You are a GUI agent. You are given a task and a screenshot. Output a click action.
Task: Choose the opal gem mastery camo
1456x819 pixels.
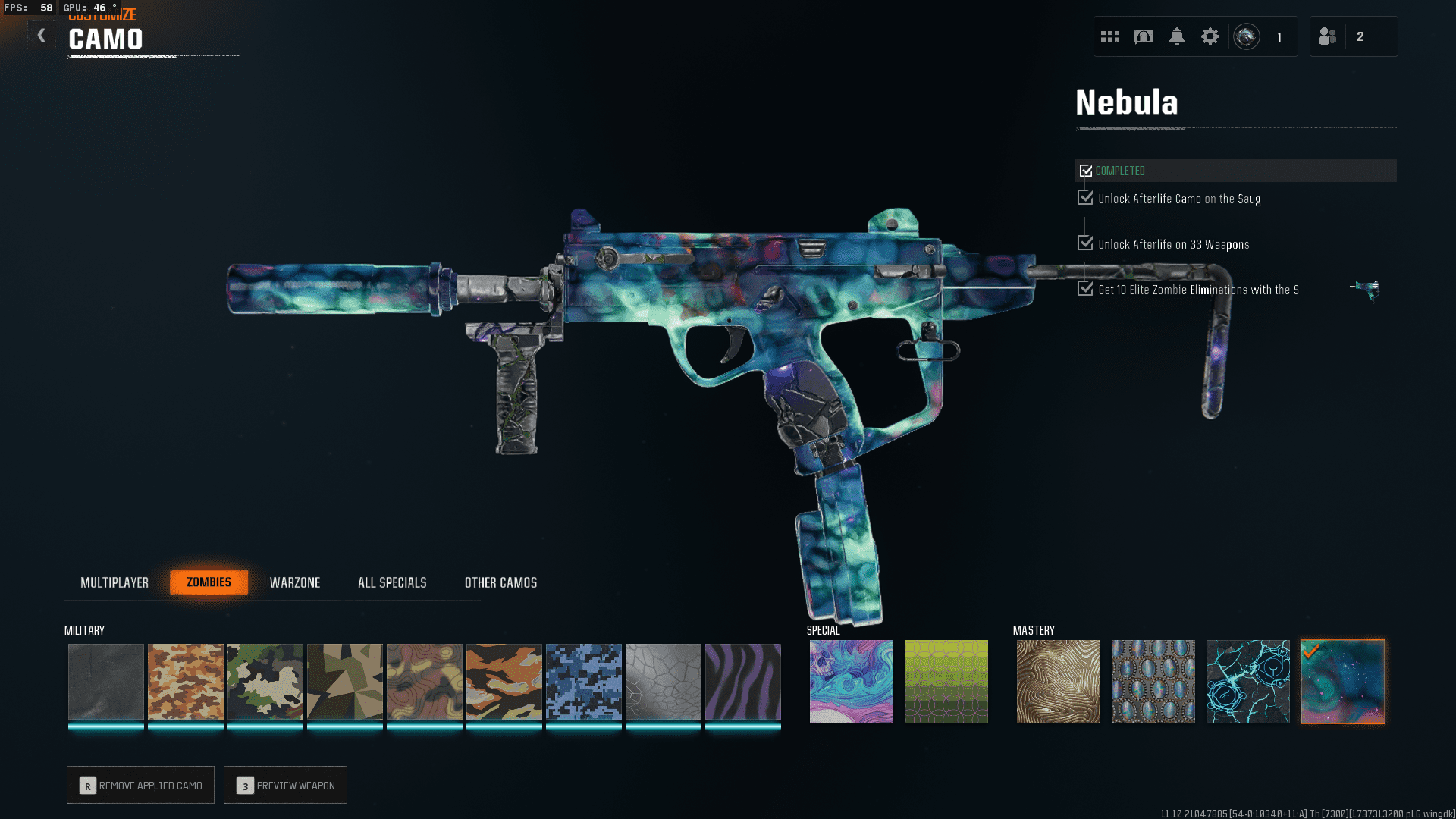pos(1153,682)
